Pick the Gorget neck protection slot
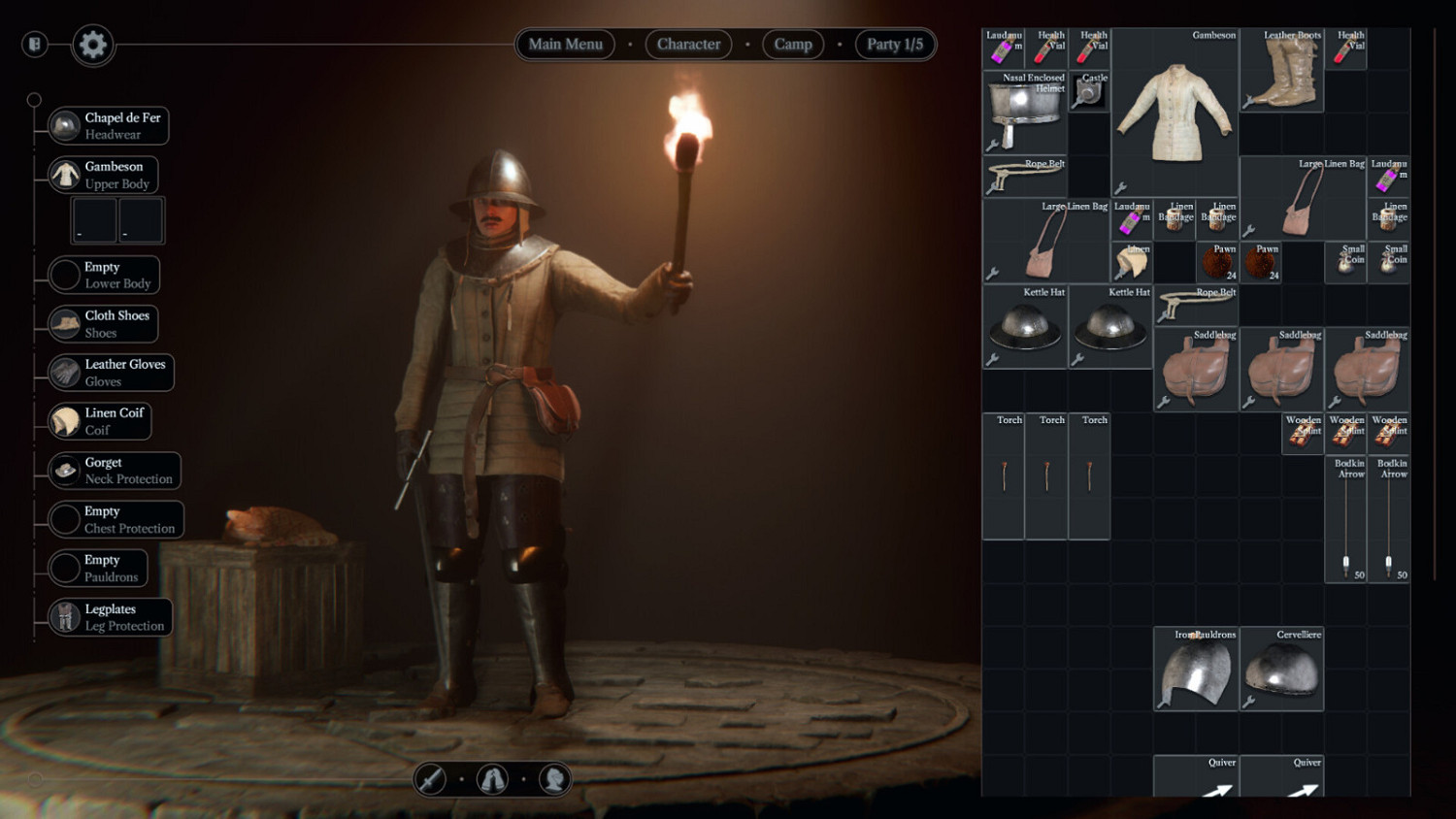1456x819 pixels. point(115,471)
